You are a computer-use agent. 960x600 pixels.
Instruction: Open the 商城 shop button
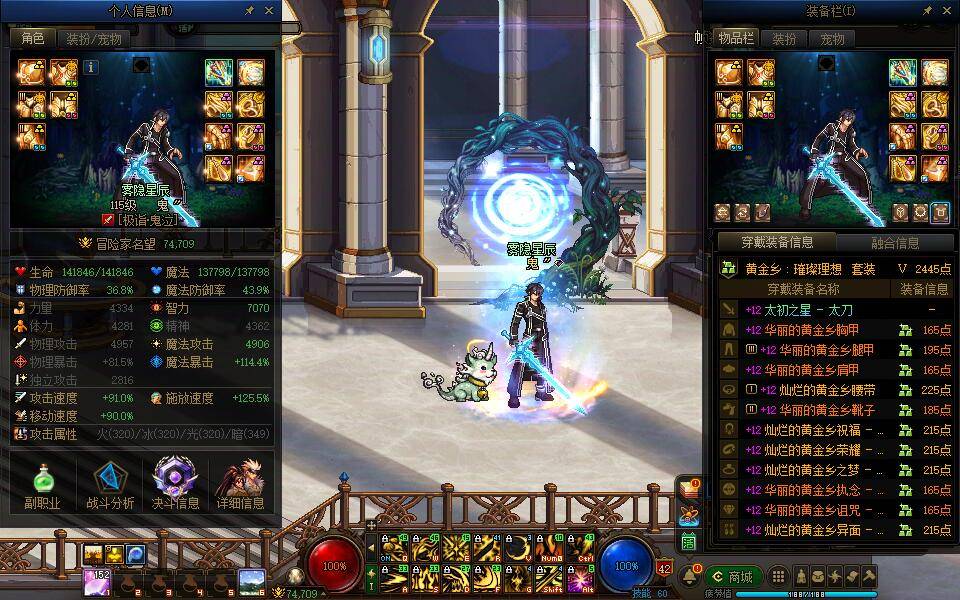[733, 577]
